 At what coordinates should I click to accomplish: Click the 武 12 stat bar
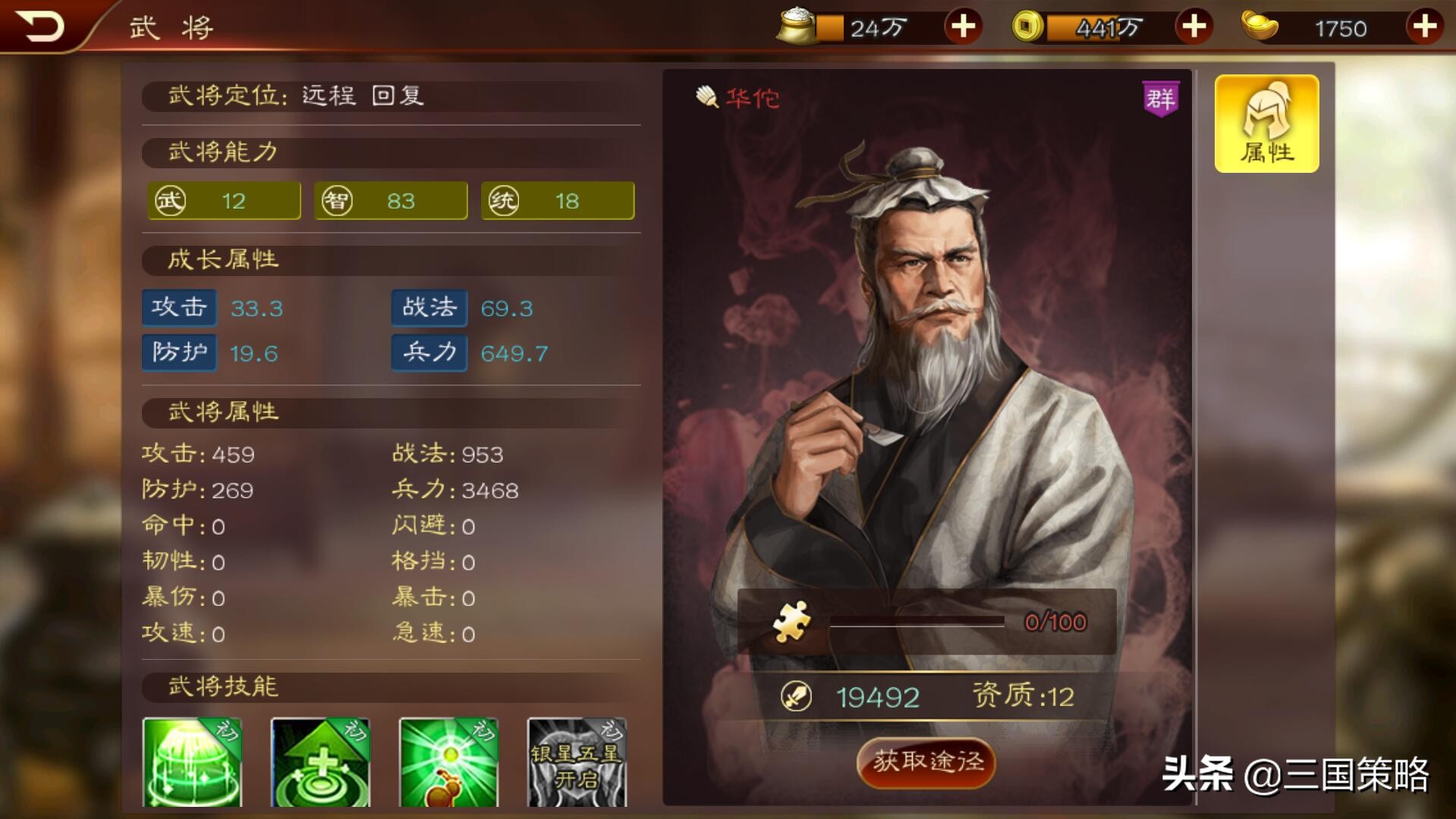(223, 200)
